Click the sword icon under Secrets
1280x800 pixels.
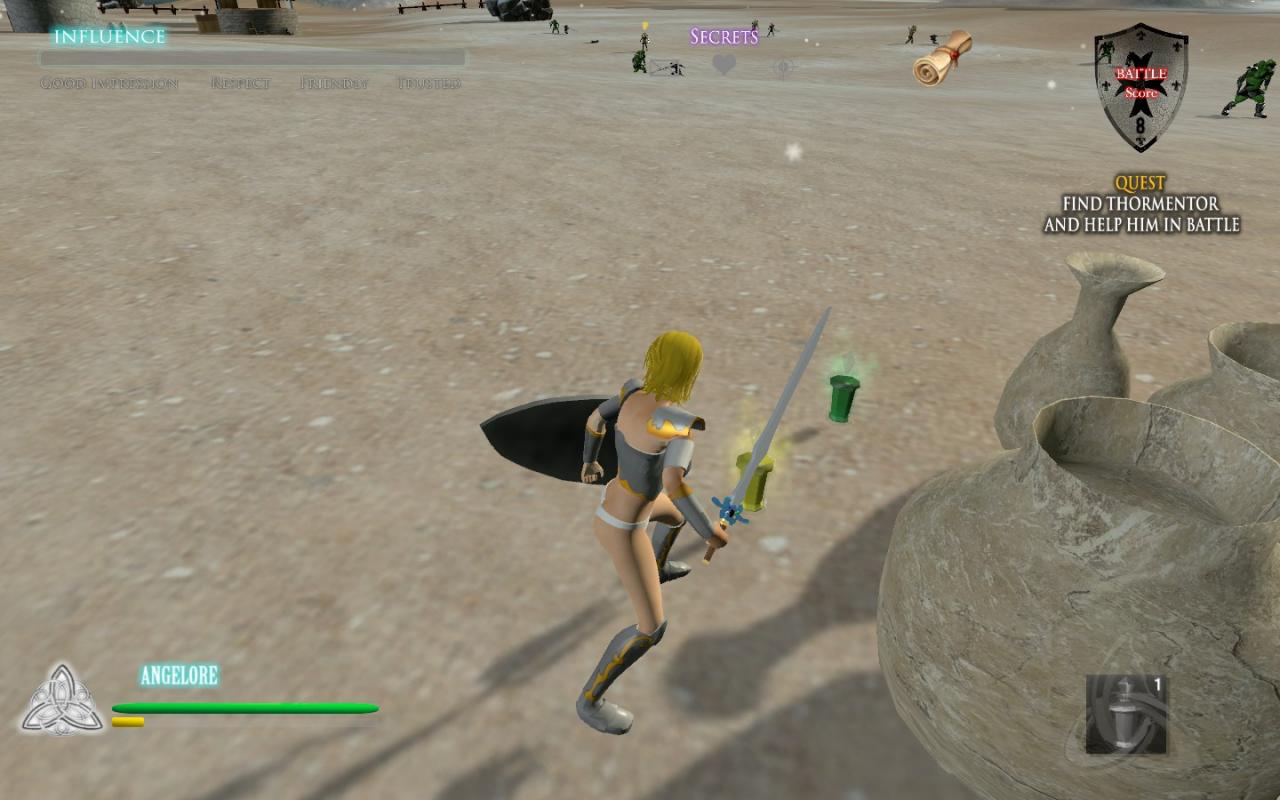click(665, 67)
